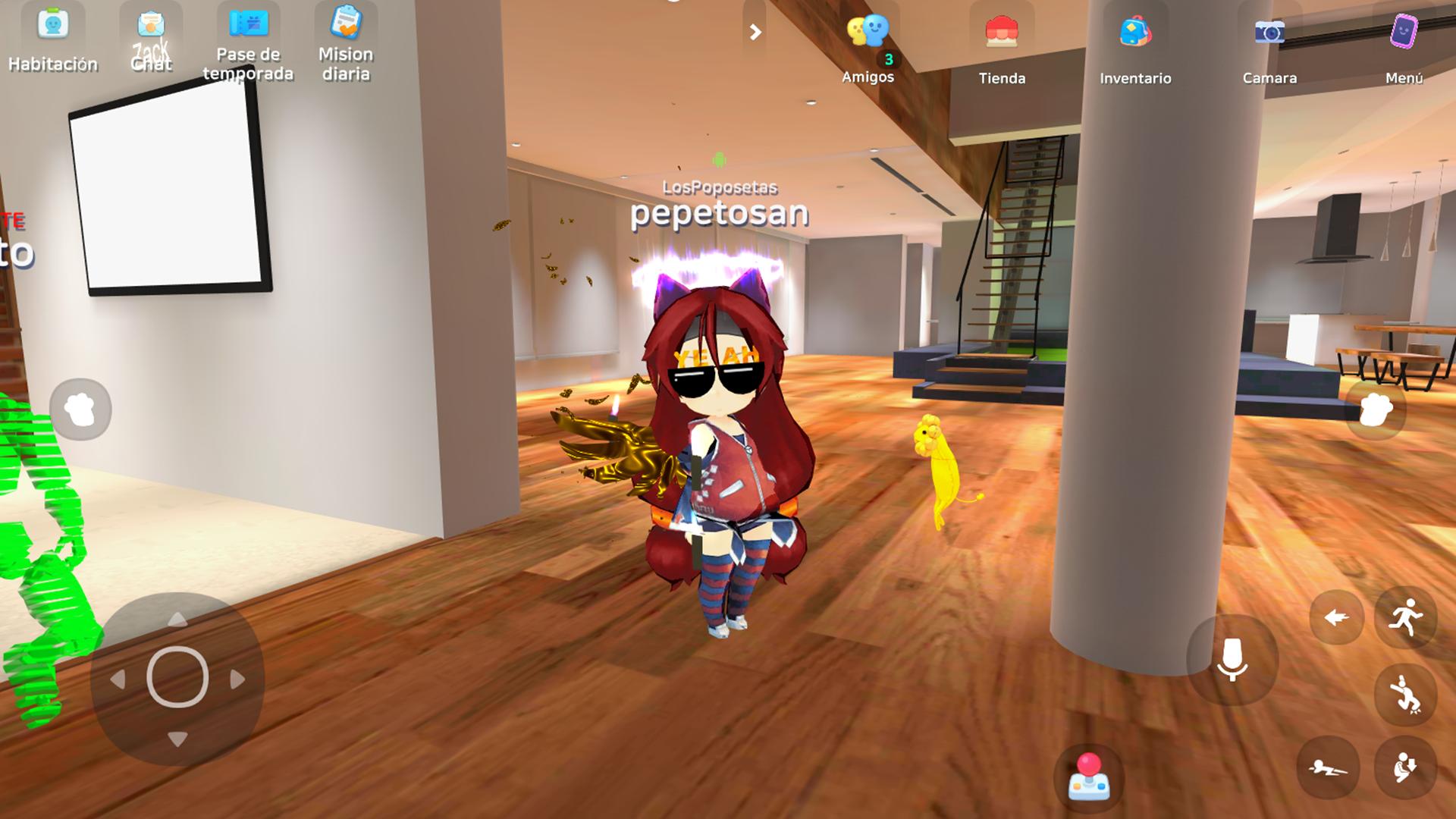
Task: Launch the Camara photo mode
Action: [x=1269, y=45]
